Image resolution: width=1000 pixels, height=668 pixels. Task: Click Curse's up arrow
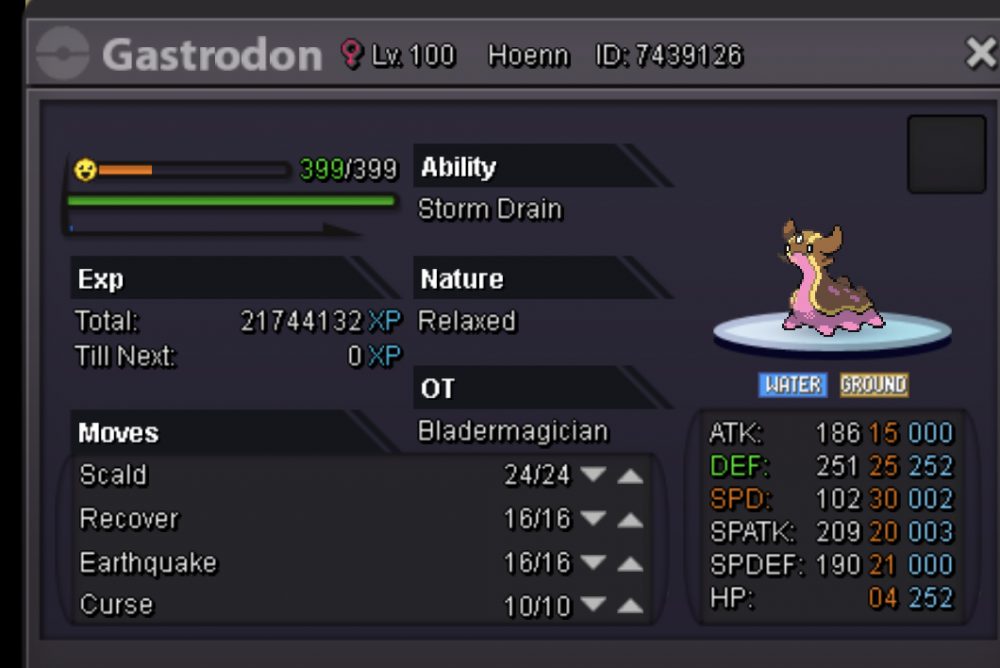(x=630, y=604)
